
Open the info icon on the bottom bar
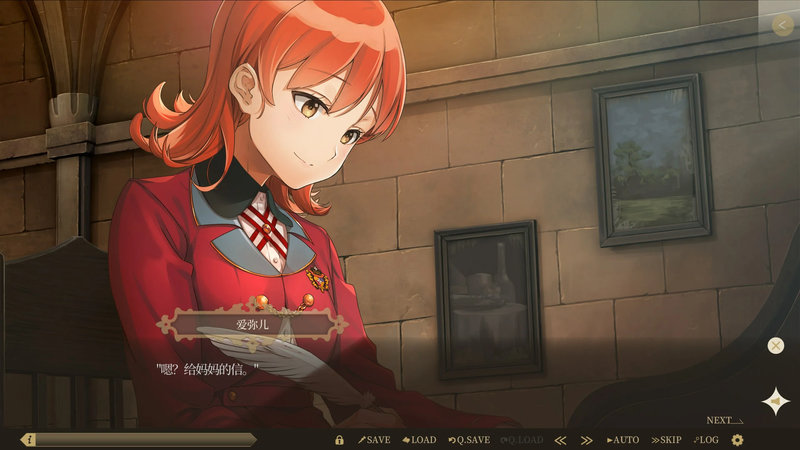click(29, 439)
